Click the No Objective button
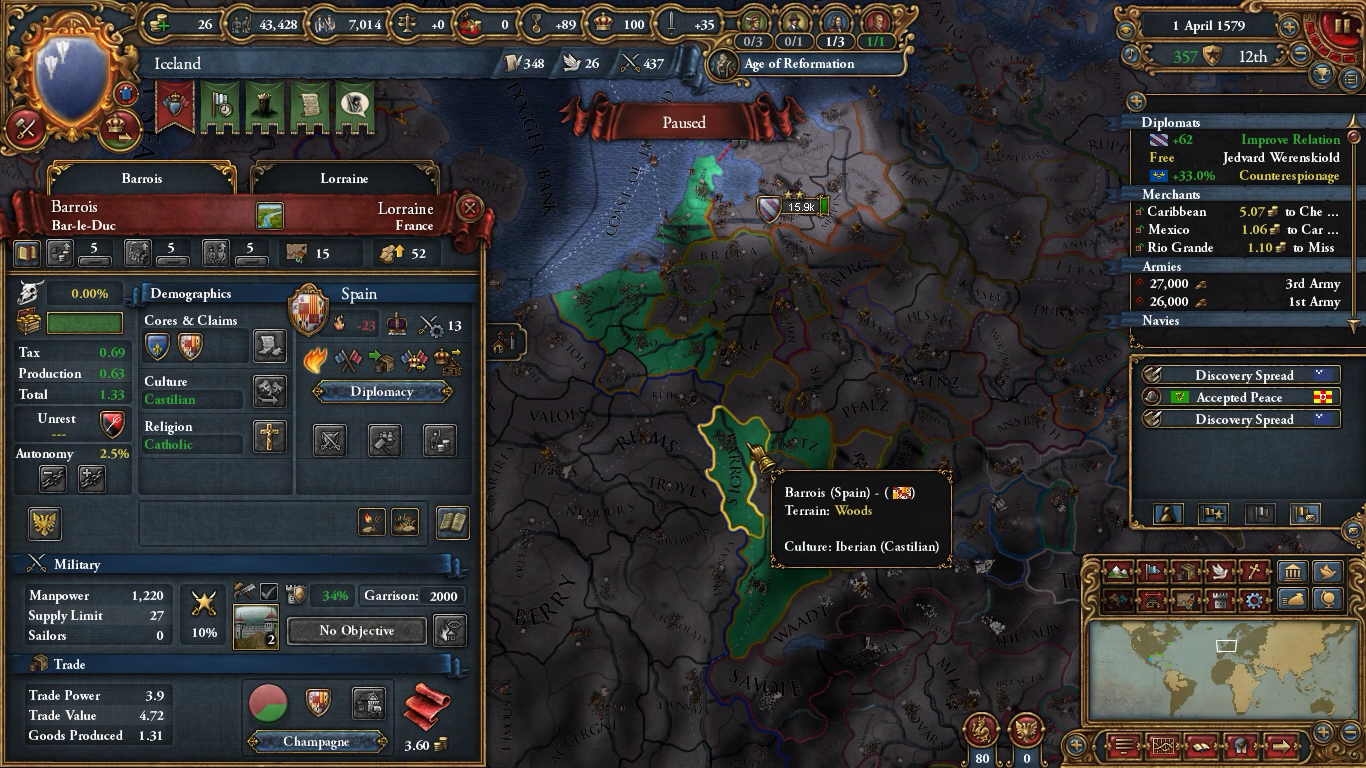This screenshot has height=768, width=1366. pos(355,630)
